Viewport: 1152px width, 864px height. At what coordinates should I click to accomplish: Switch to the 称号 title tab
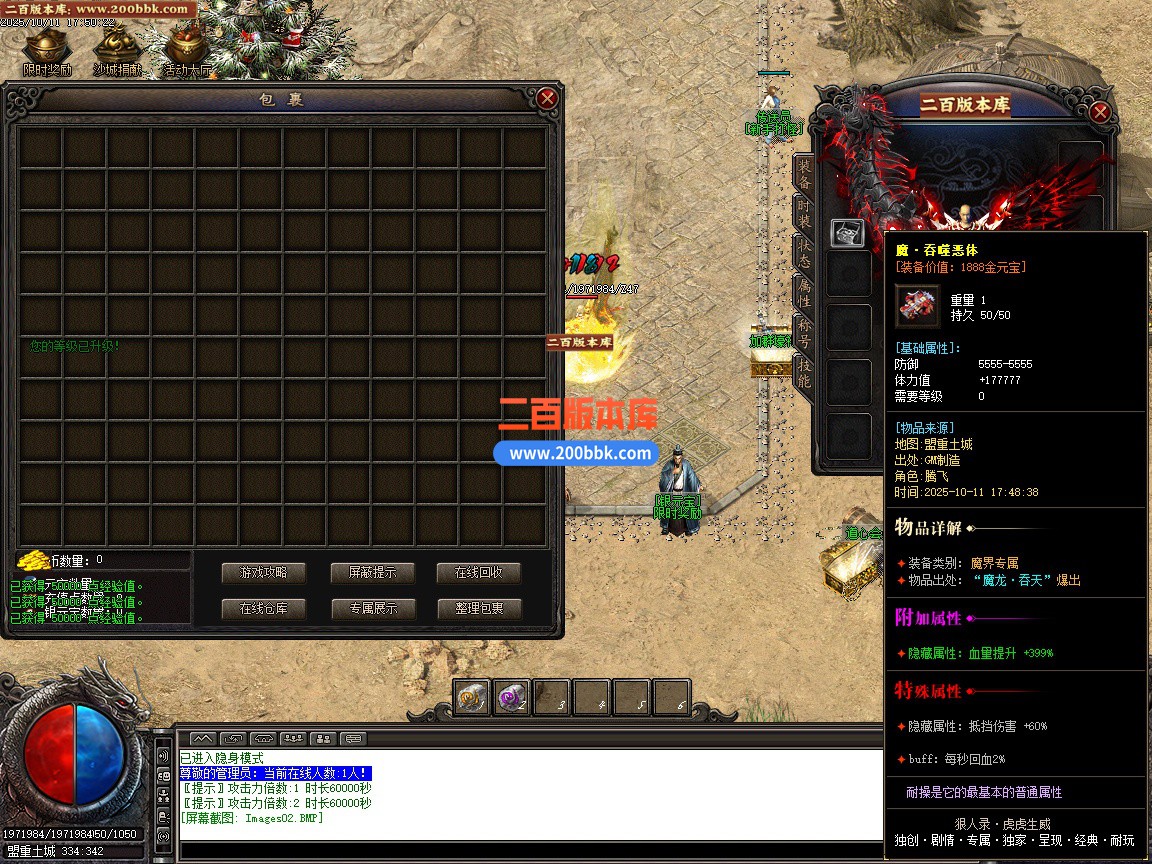point(803,332)
